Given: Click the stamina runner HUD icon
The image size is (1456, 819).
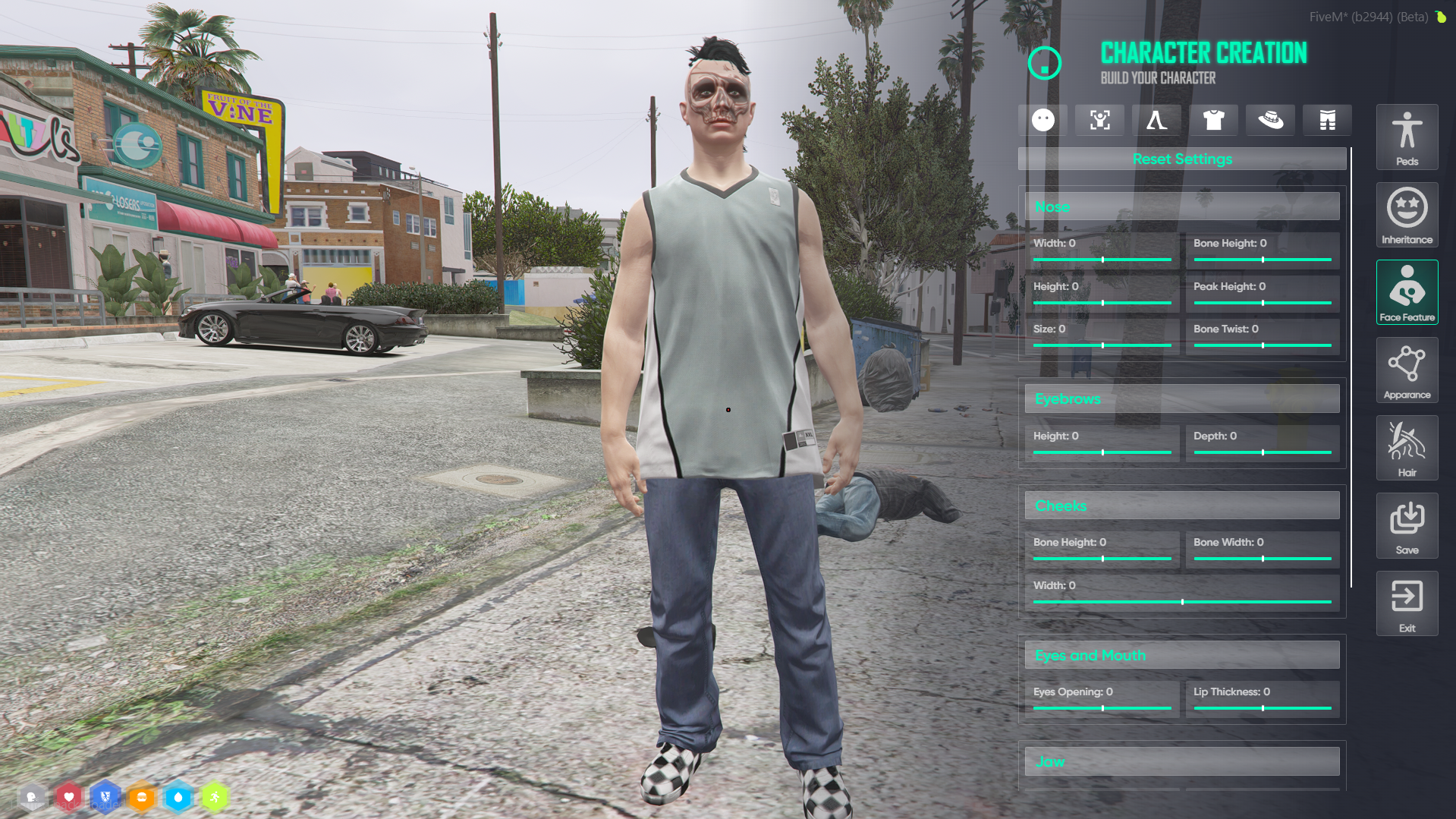Looking at the screenshot, I should pyautogui.click(x=215, y=797).
